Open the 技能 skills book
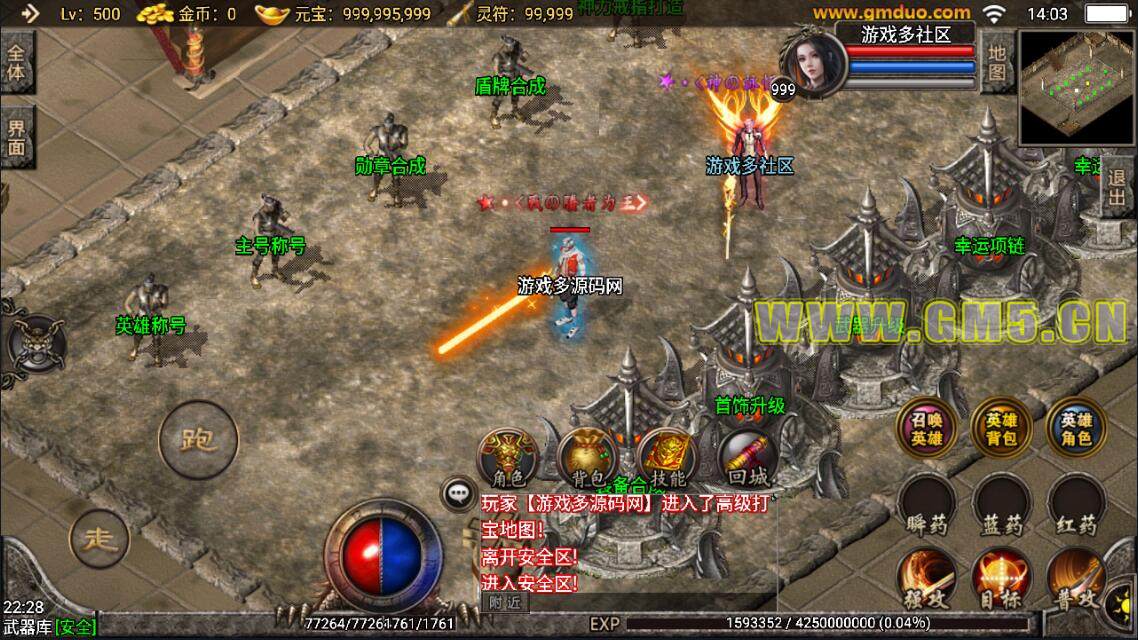The width and height of the screenshot is (1138, 640). [x=664, y=458]
